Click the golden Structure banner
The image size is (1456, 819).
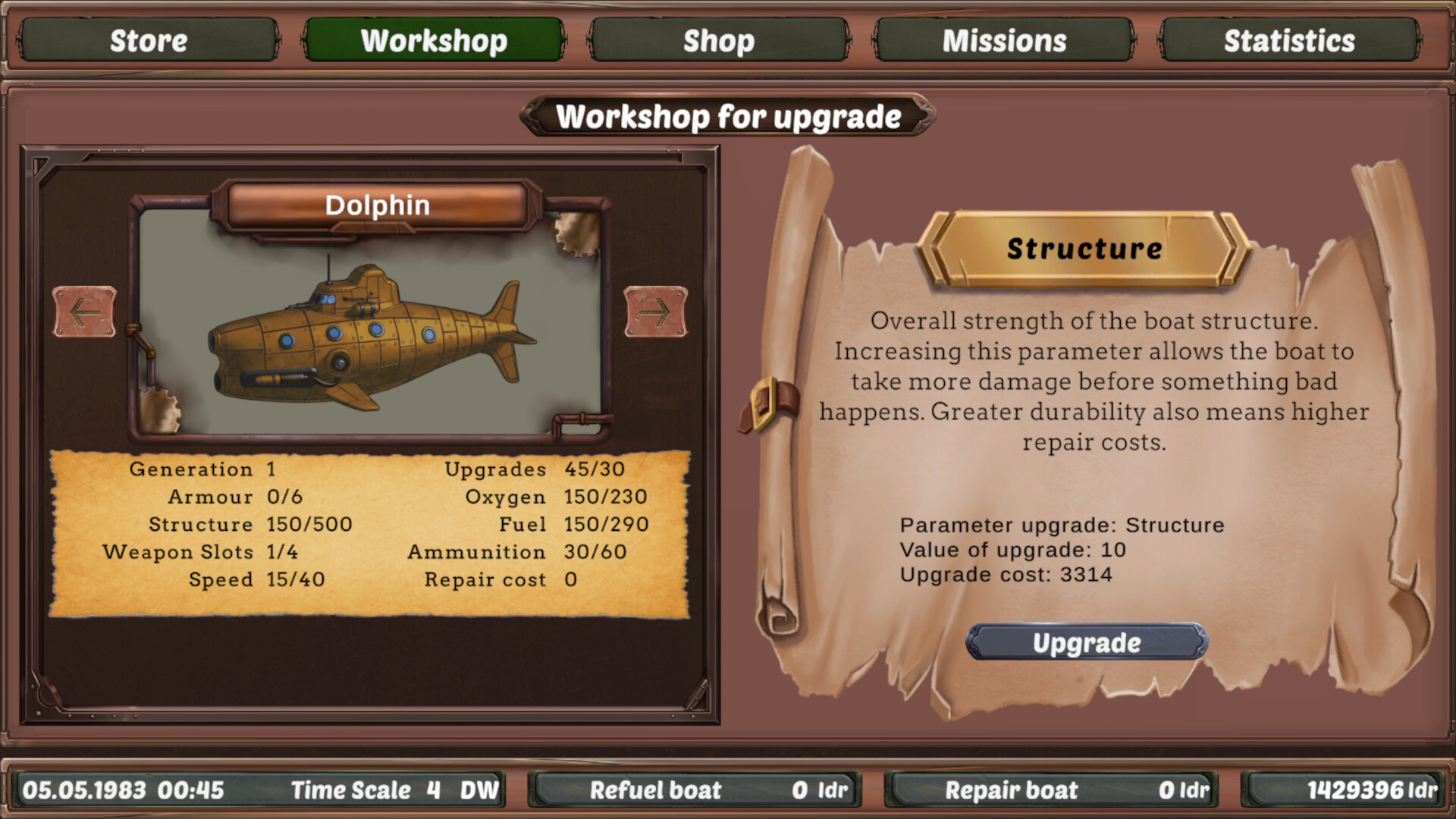[x=1084, y=247]
